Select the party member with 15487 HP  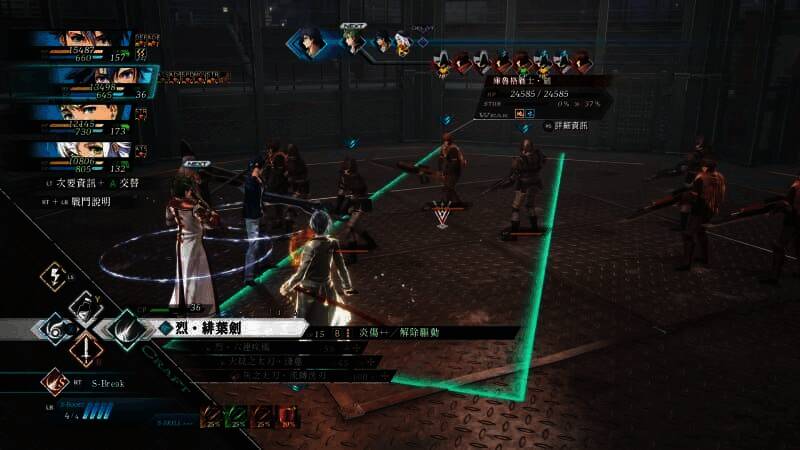tap(84, 40)
